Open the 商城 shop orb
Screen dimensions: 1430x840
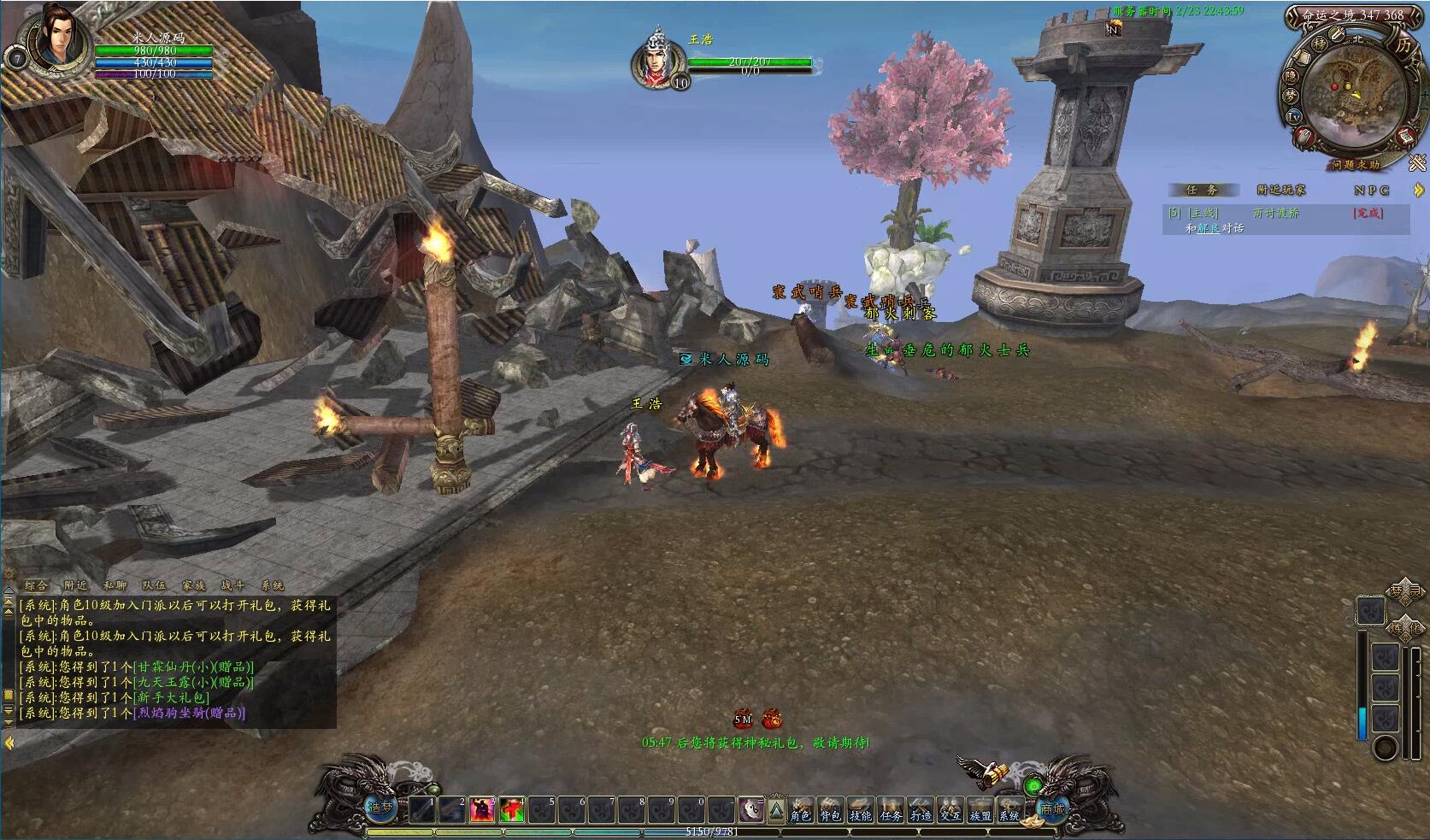[x=1053, y=808]
